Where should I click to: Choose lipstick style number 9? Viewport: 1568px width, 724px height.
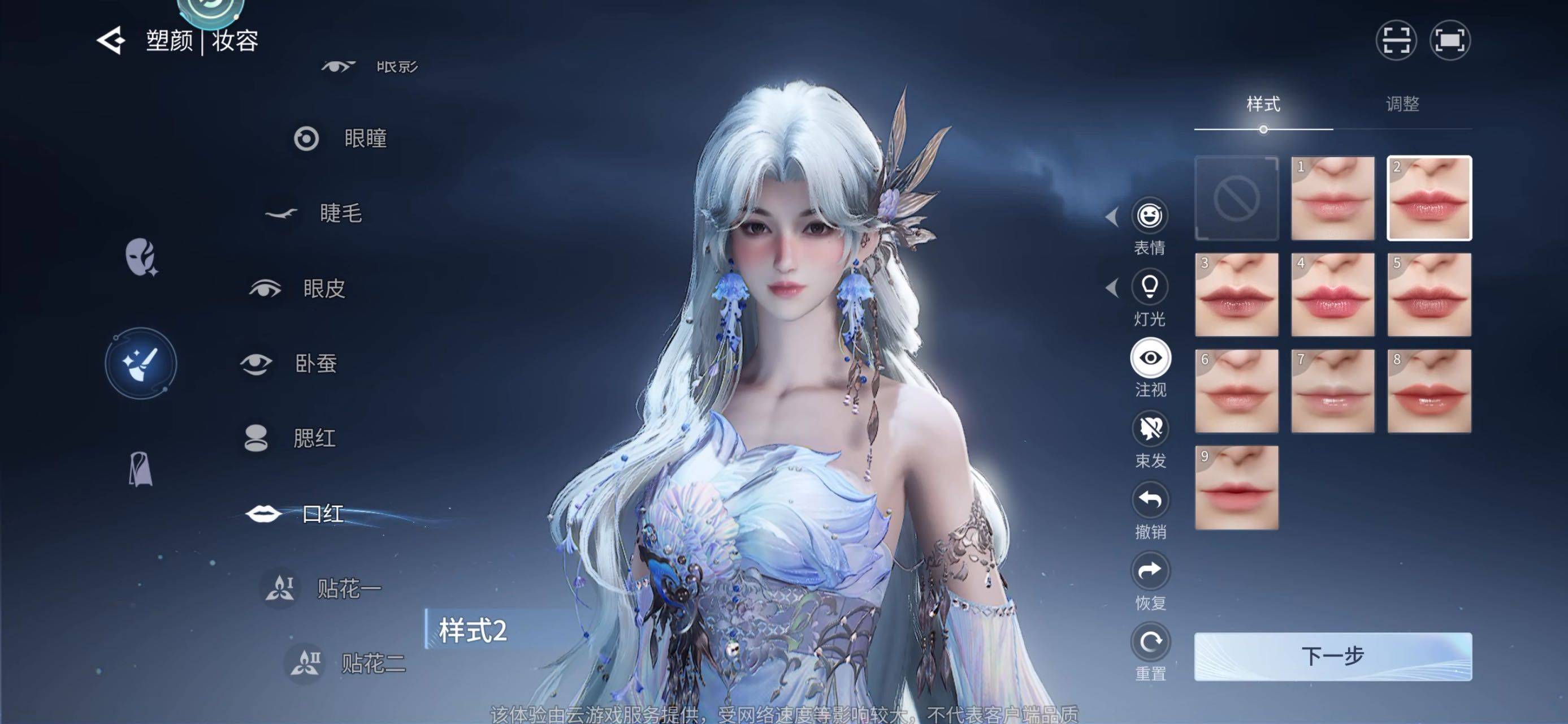coord(1236,487)
